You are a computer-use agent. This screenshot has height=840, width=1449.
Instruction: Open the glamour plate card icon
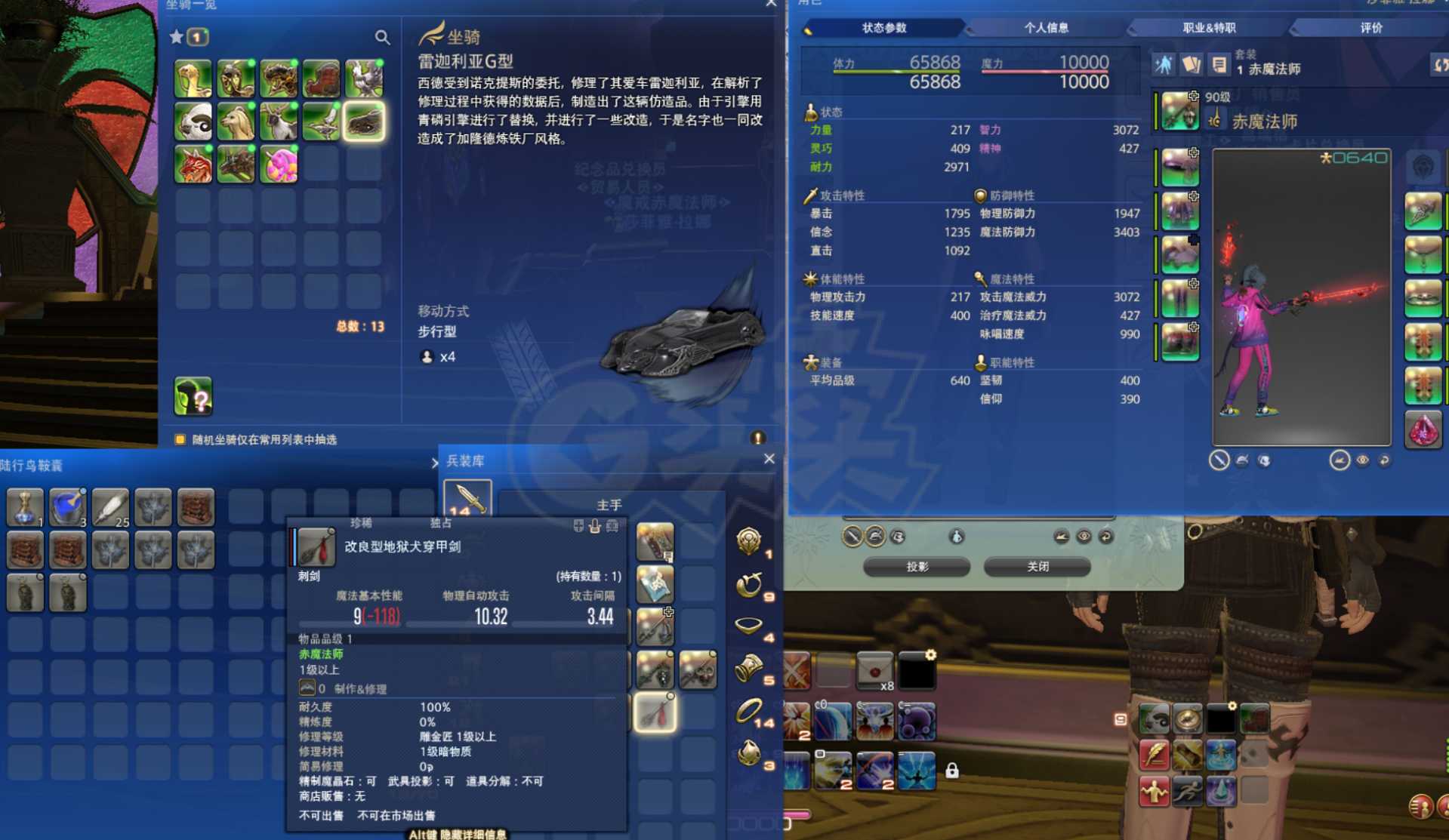click(x=1192, y=65)
